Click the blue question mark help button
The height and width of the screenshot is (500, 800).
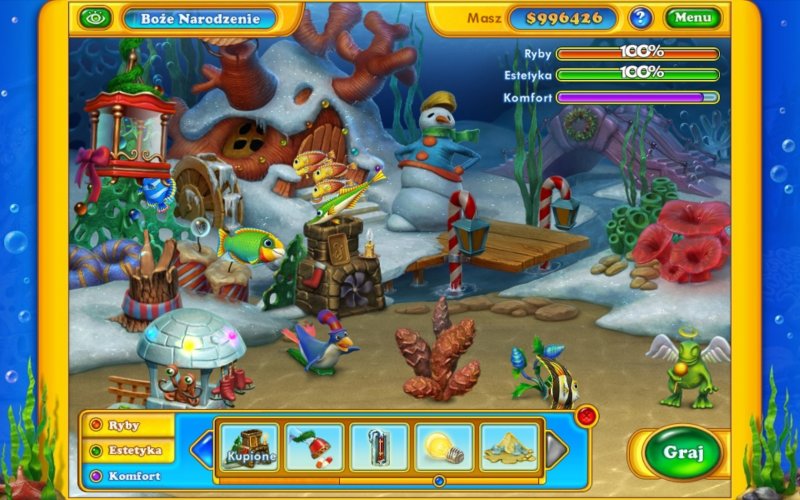(640, 18)
